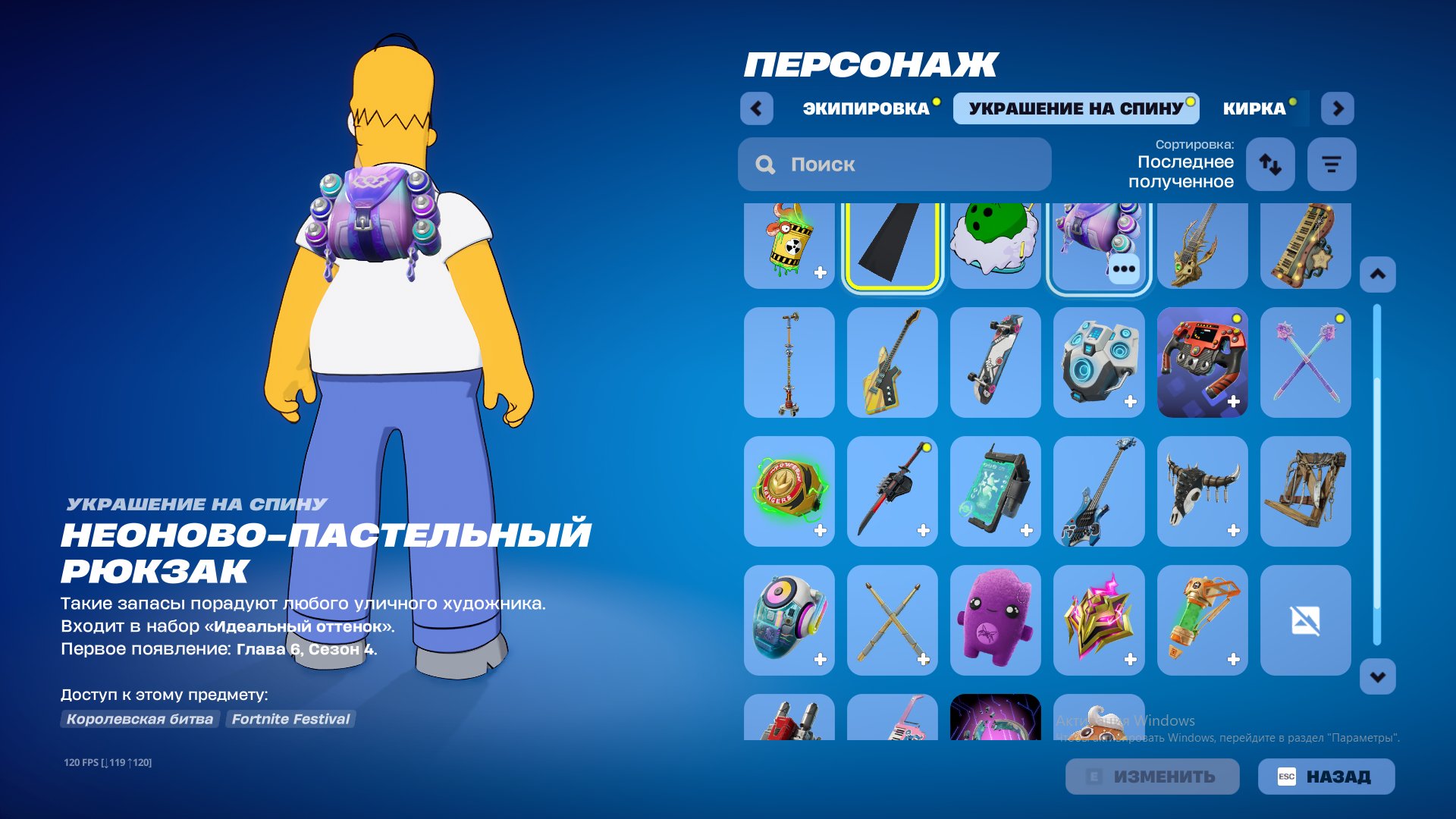Open the filter options control
Screen dimensions: 1456x819
[1332, 164]
